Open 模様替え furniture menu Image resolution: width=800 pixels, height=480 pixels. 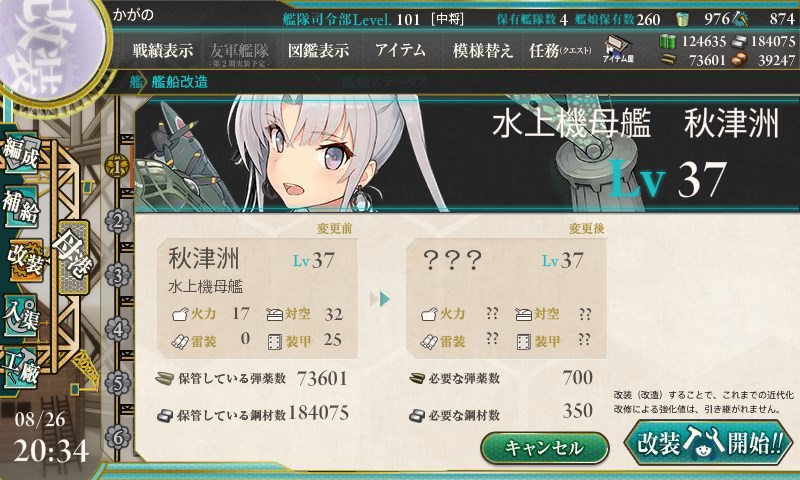coord(483,50)
